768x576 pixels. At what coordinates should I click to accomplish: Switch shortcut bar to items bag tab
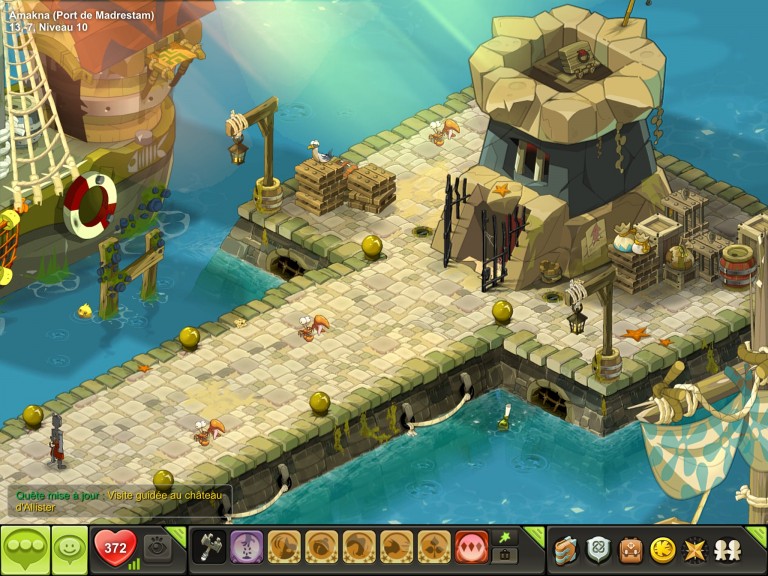click(x=505, y=556)
